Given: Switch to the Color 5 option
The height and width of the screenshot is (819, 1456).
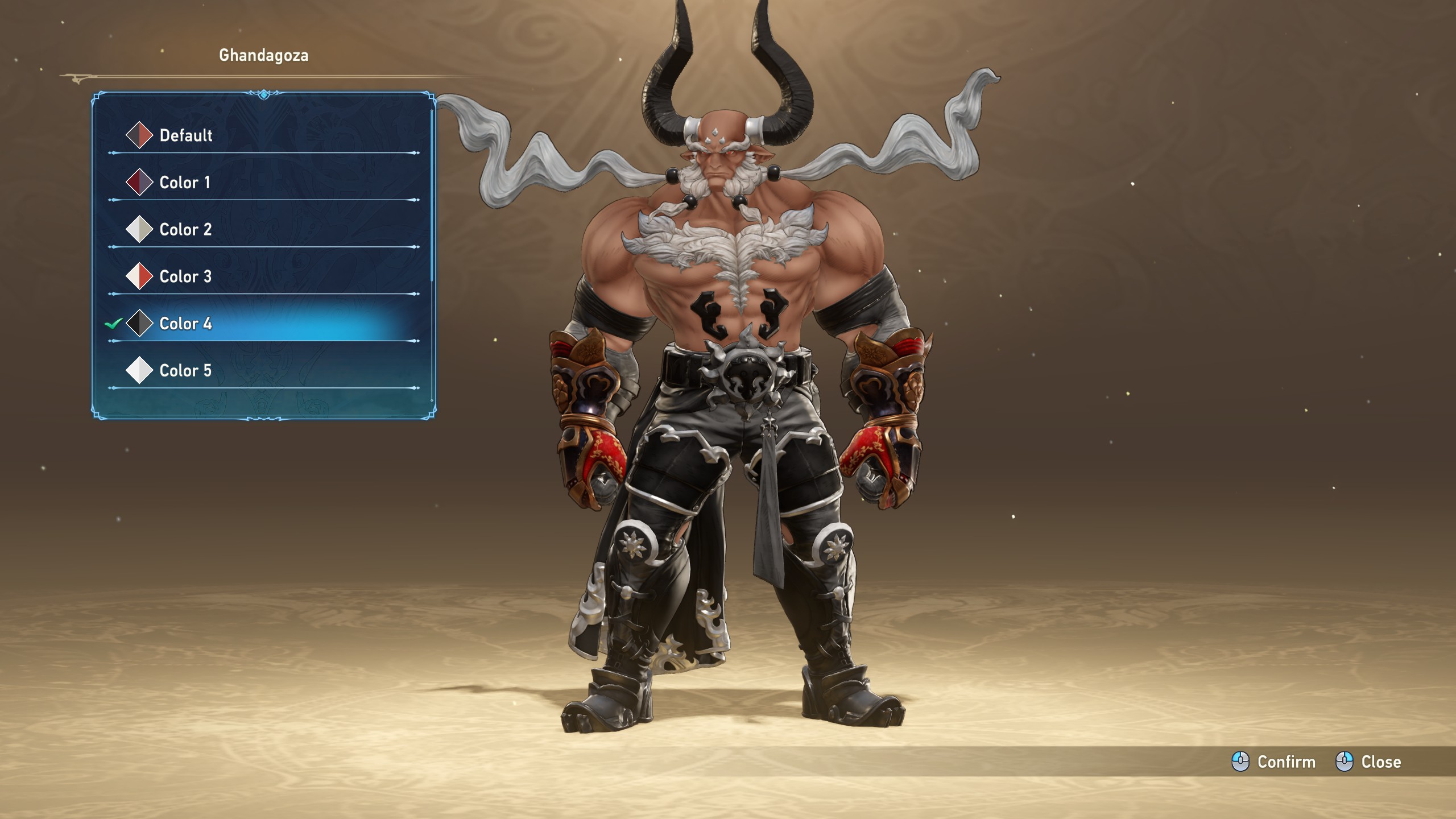Looking at the screenshot, I should 185,371.
